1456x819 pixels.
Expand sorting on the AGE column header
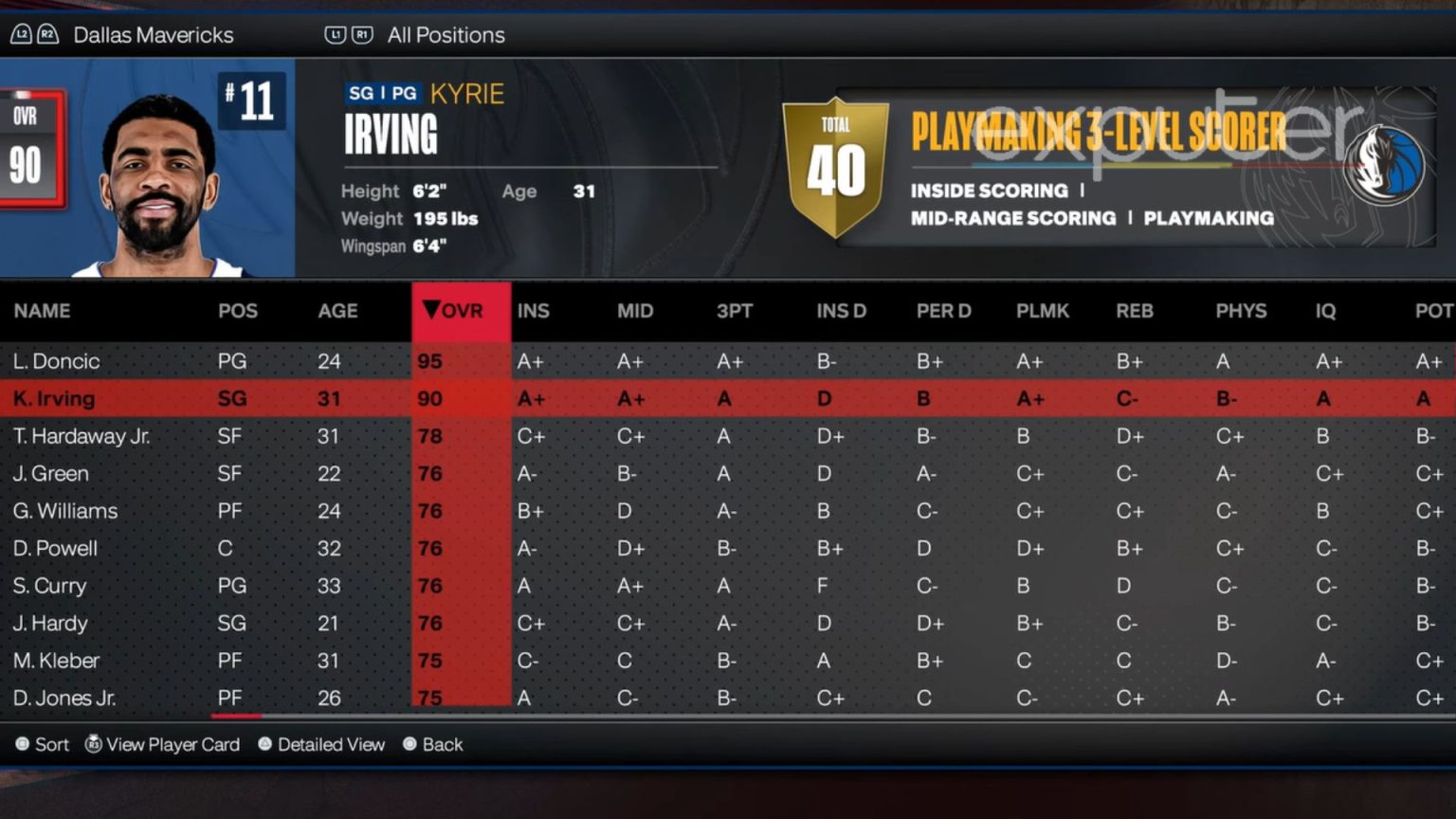click(337, 311)
